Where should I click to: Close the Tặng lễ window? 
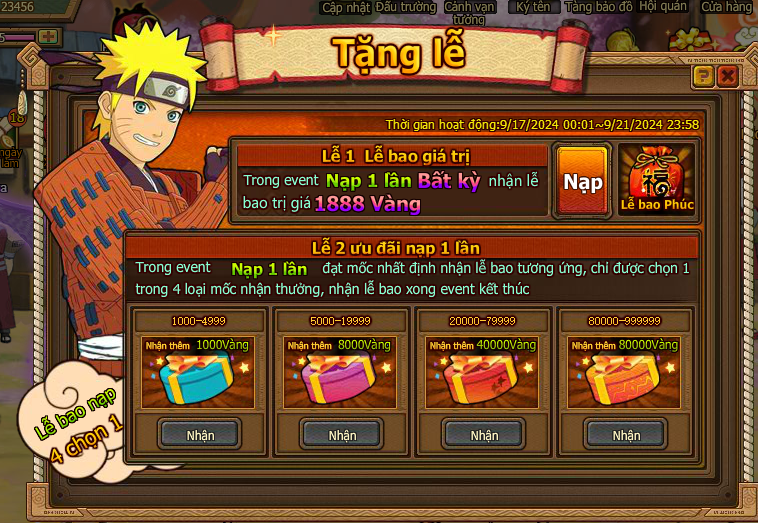tap(727, 76)
